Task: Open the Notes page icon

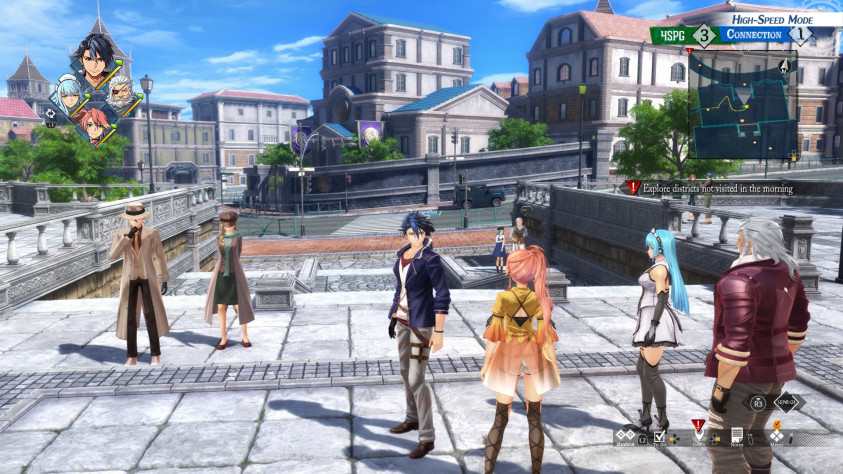Action: coord(737,436)
